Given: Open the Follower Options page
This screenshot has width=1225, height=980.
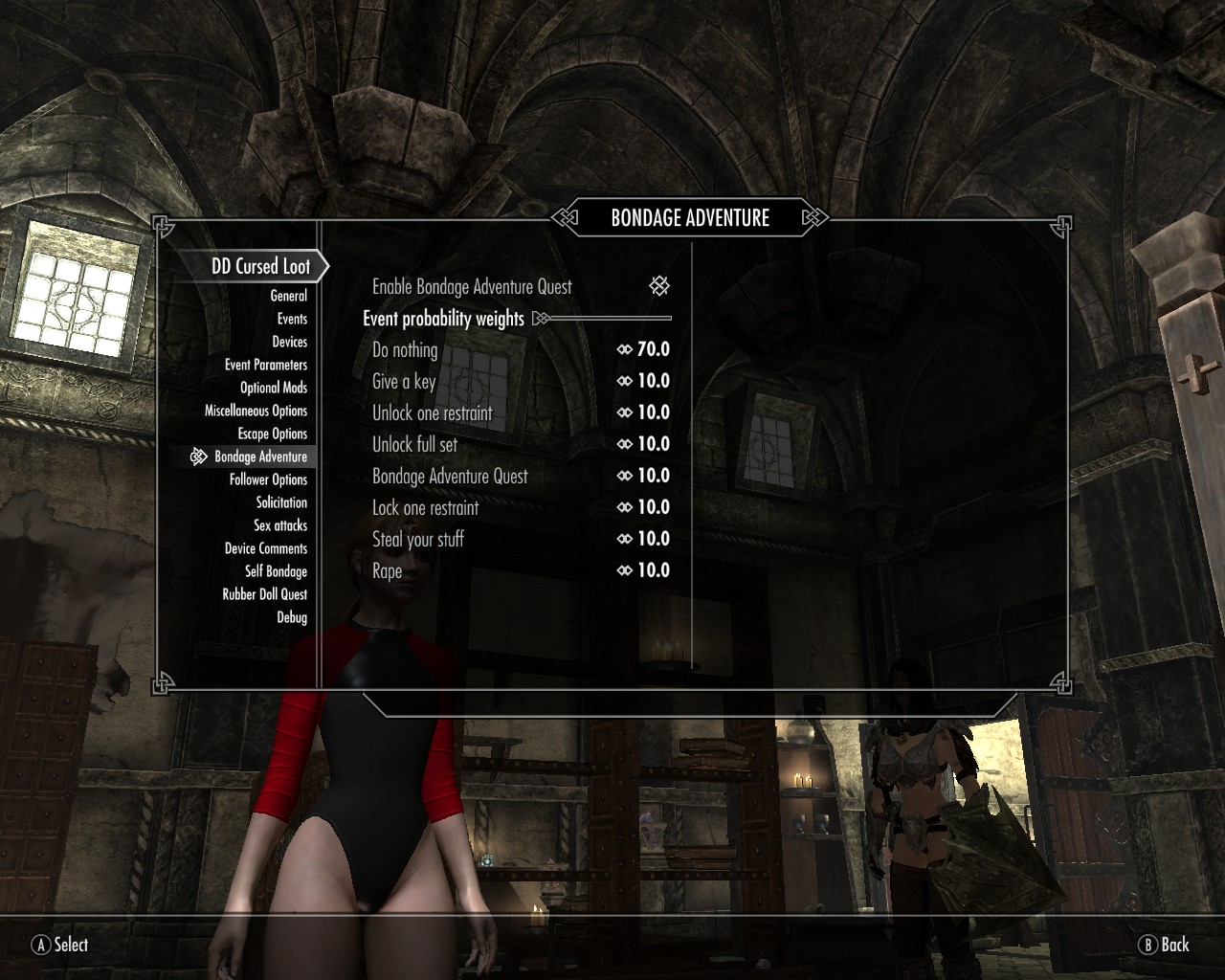Looking at the screenshot, I should pyautogui.click(x=268, y=479).
